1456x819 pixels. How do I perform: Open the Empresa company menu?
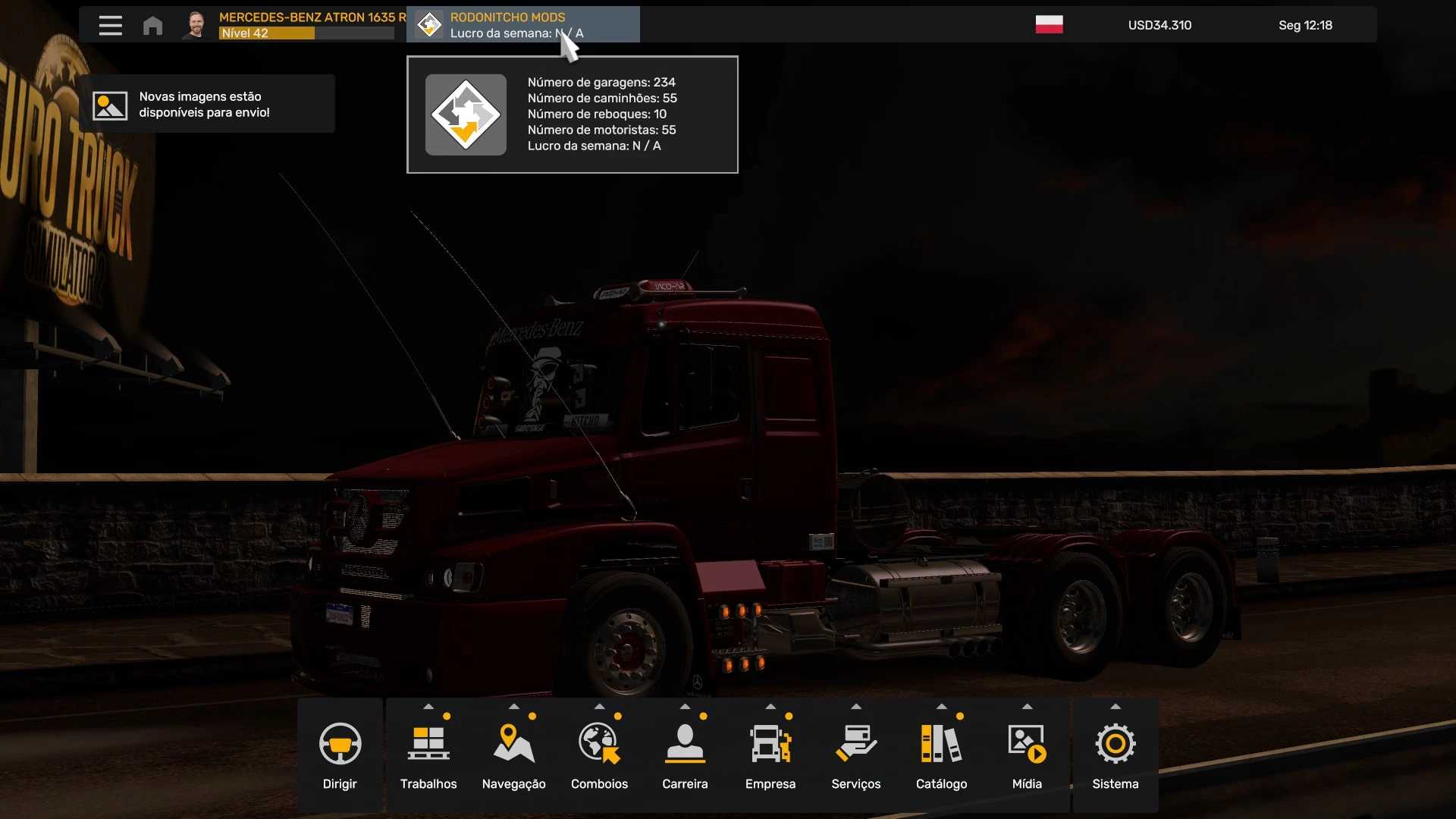[x=770, y=755]
